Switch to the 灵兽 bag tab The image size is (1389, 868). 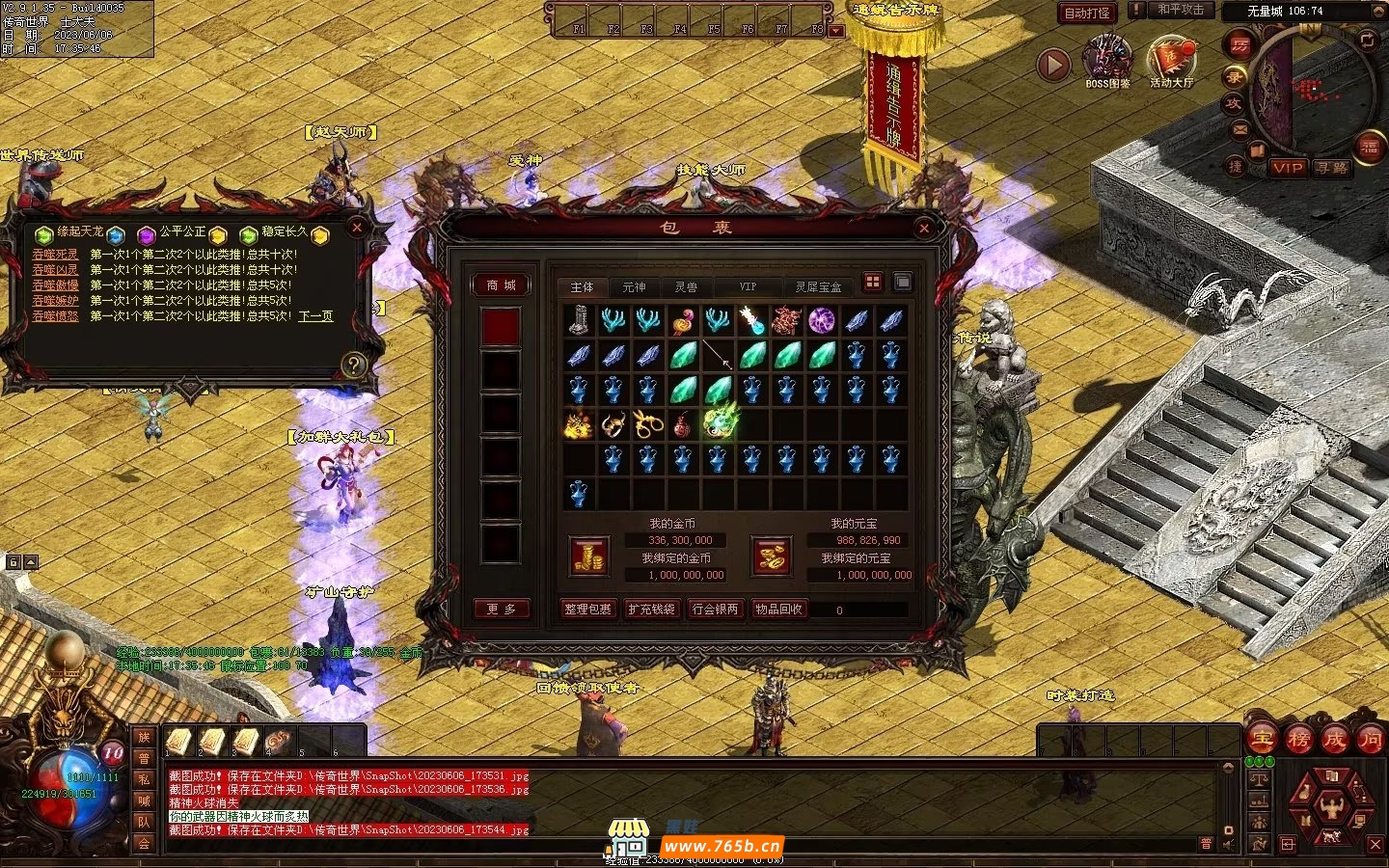coord(686,287)
